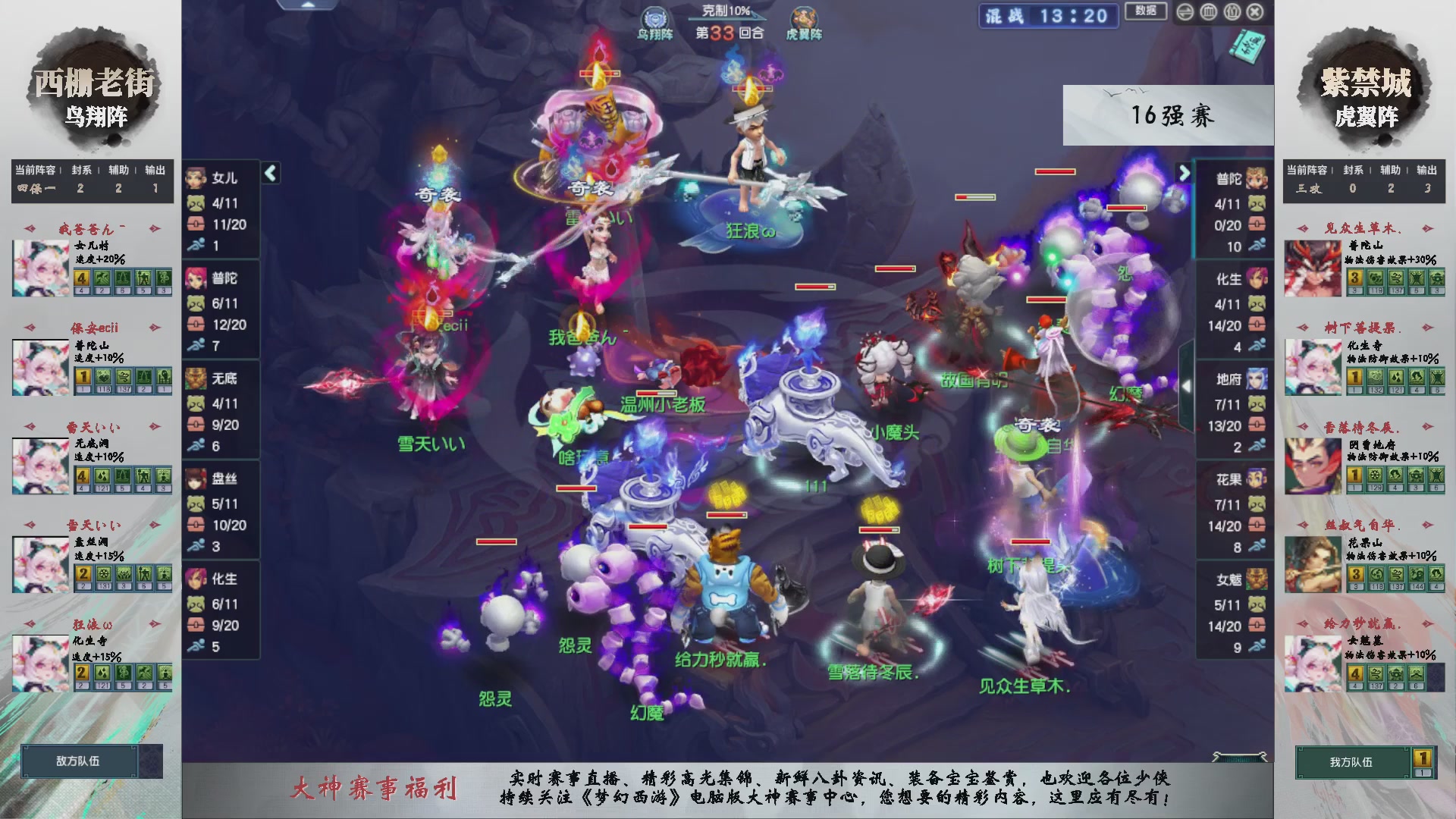Open the 数据 panel
This screenshot has width=1456, height=819.
pyautogui.click(x=1145, y=9)
